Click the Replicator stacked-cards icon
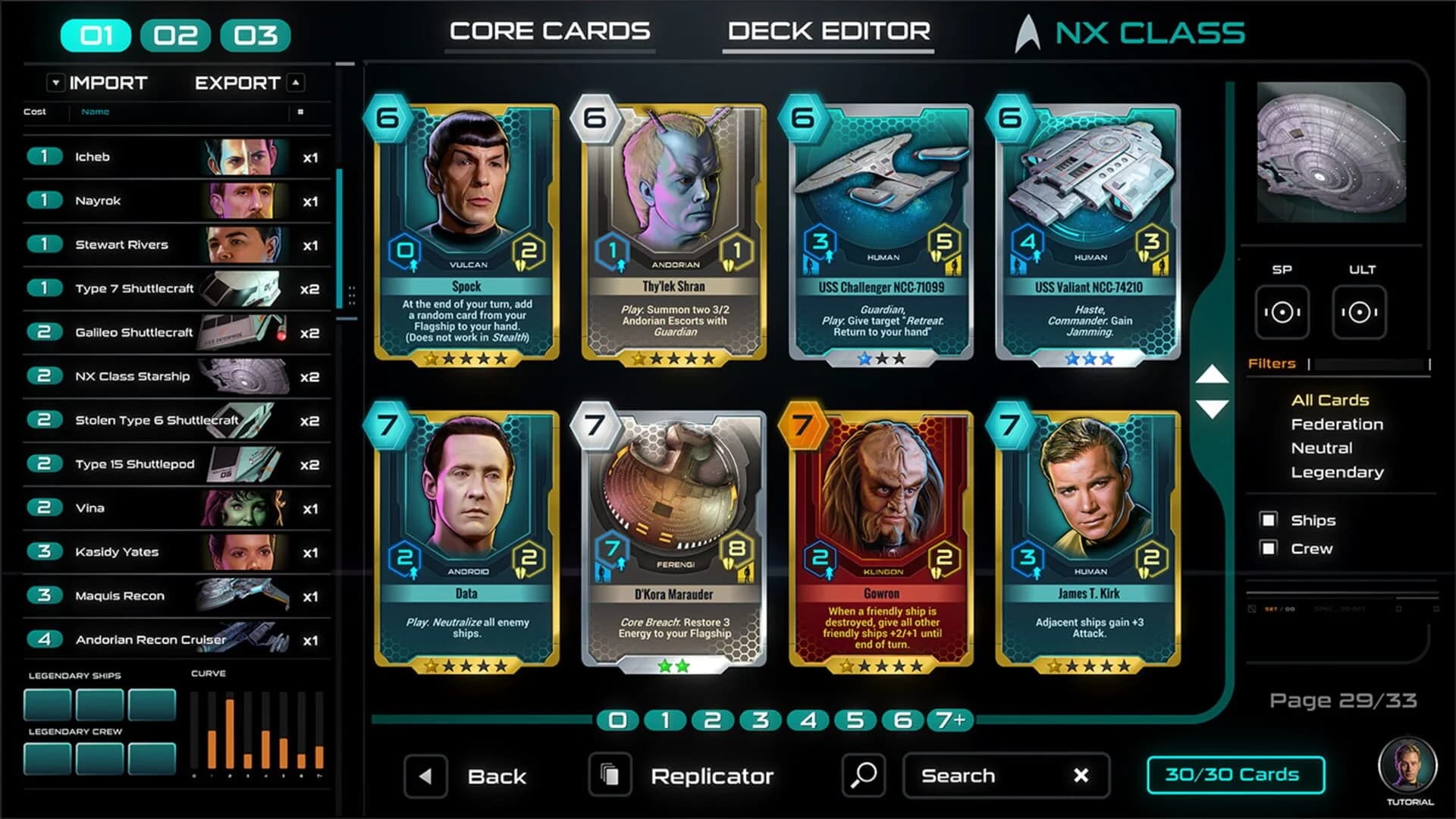1456x819 pixels. [x=611, y=775]
